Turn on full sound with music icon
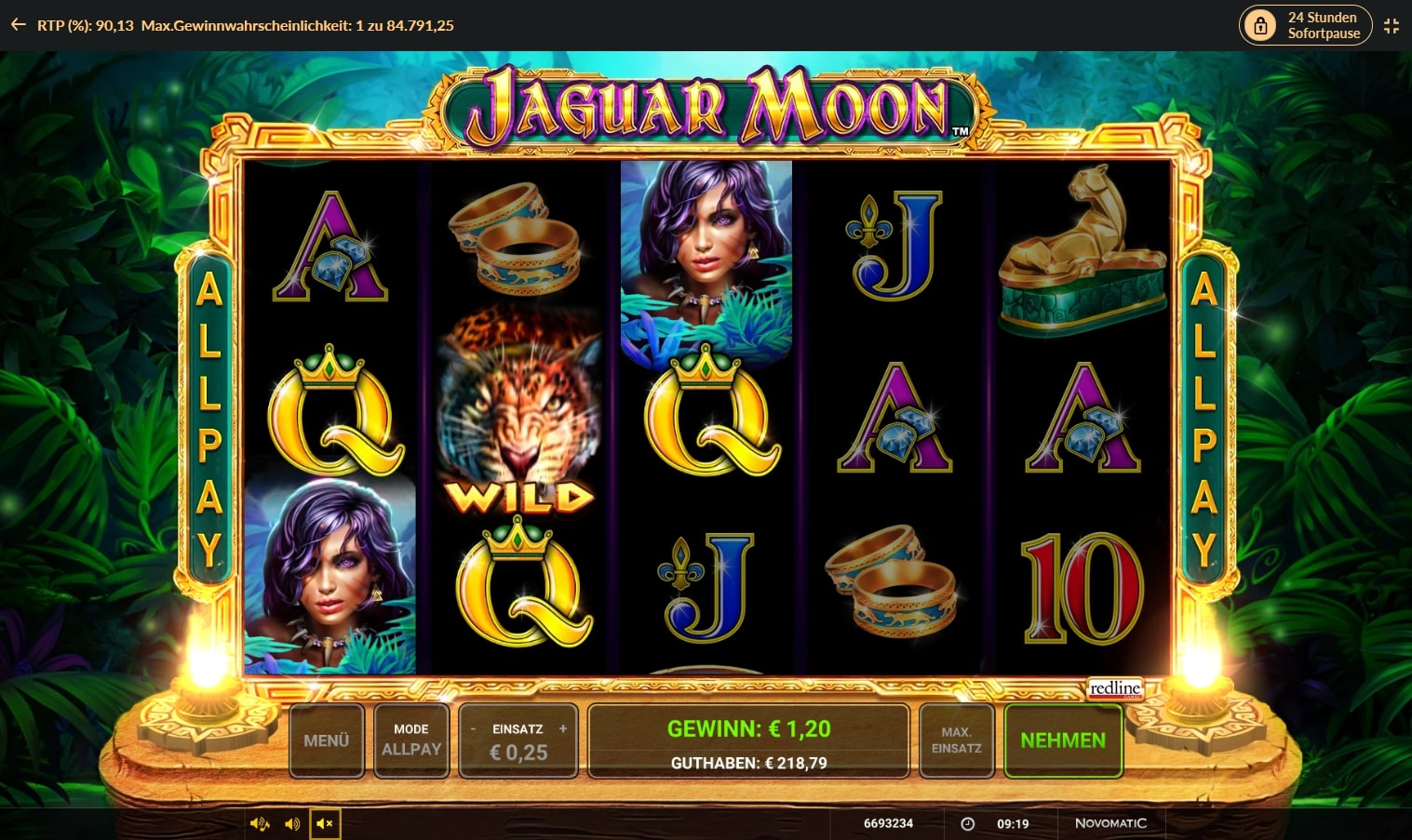The width and height of the screenshot is (1412, 840). click(260, 824)
